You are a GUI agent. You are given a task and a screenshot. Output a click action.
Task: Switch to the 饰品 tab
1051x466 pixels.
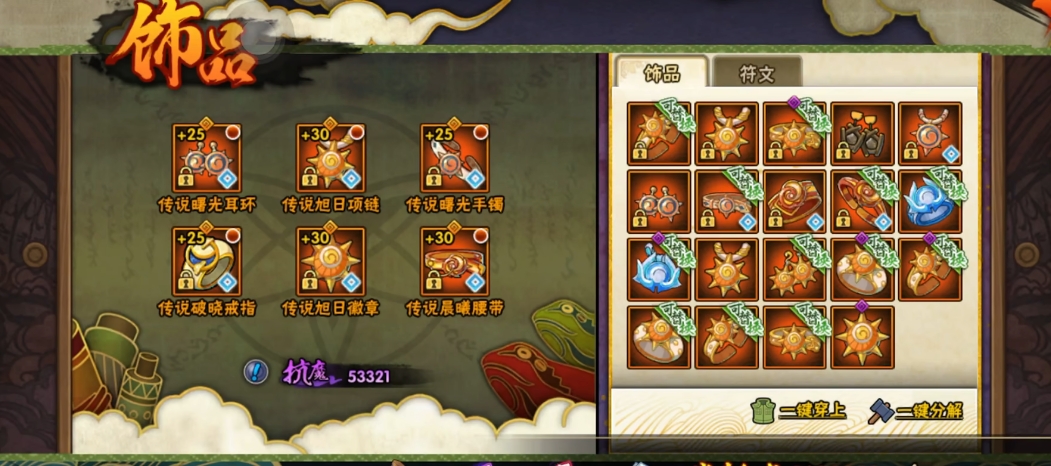[x=662, y=73]
